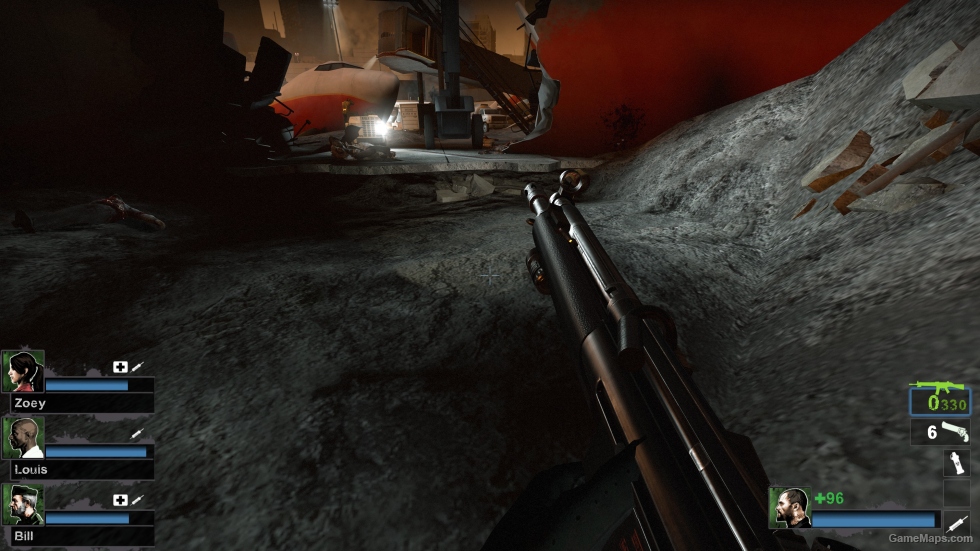This screenshot has height=551, width=980.
Task: Click your own survivor portrait
Action: [x=789, y=507]
